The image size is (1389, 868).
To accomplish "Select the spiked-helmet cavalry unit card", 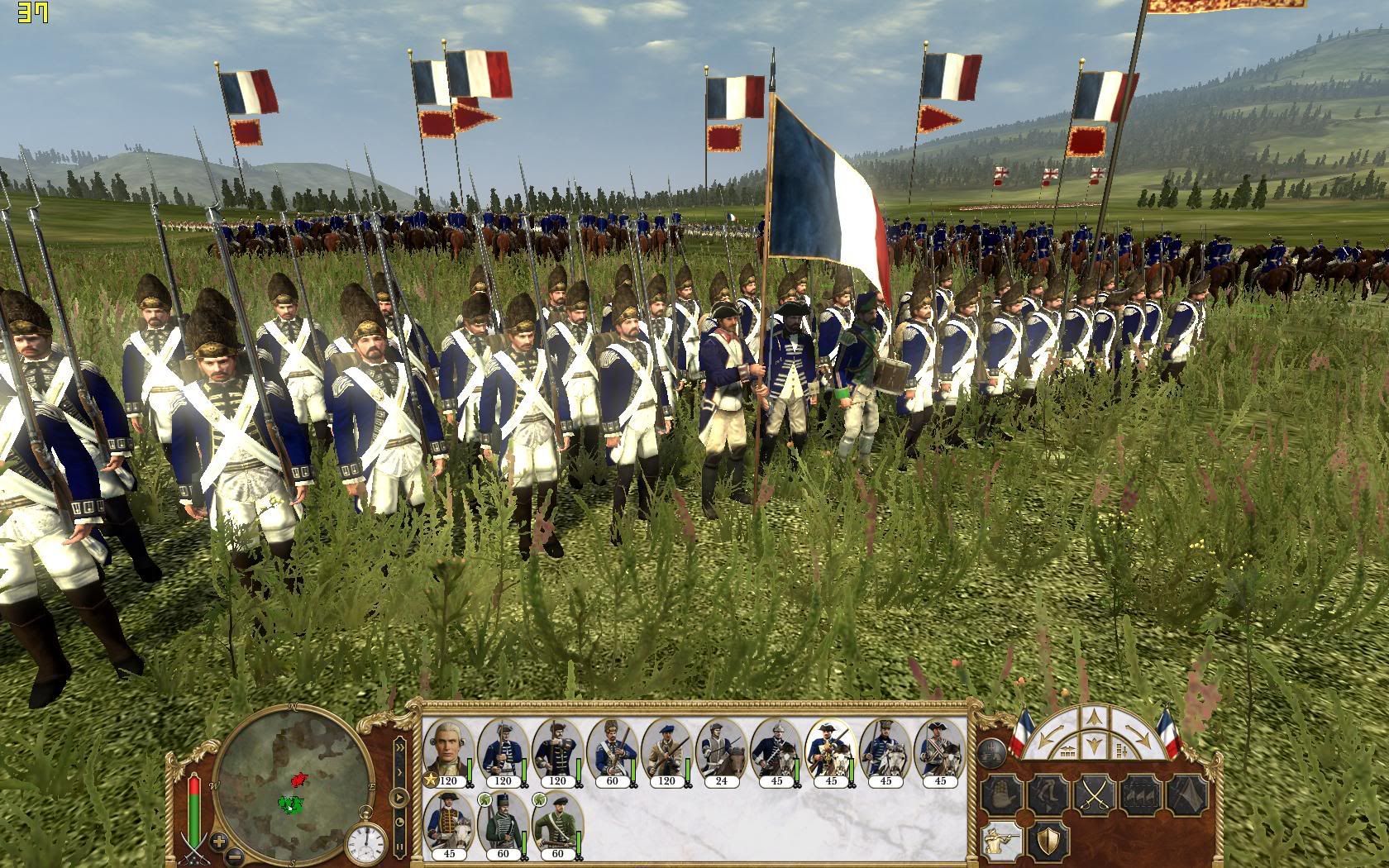I will (x=776, y=753).
